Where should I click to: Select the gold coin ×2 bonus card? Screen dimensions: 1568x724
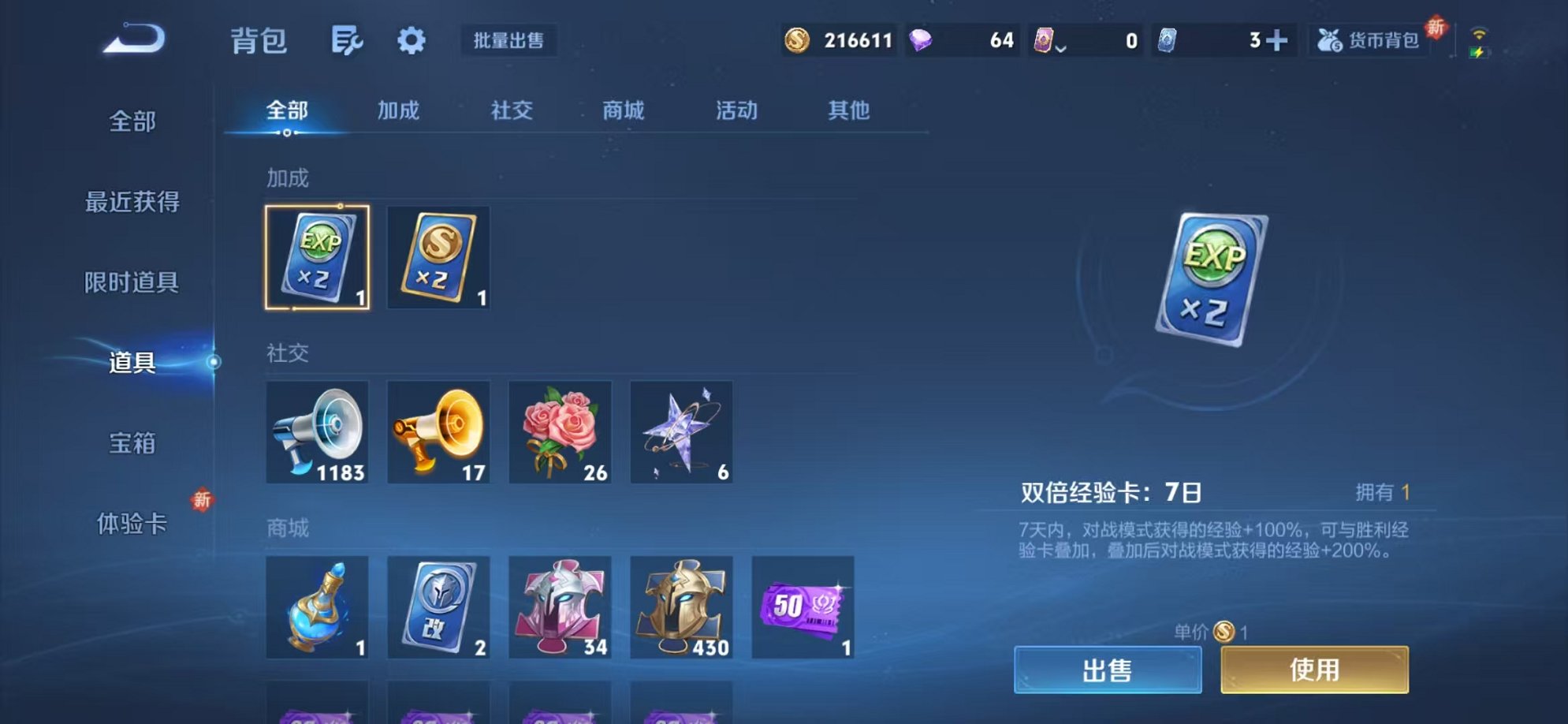[438, 259]
